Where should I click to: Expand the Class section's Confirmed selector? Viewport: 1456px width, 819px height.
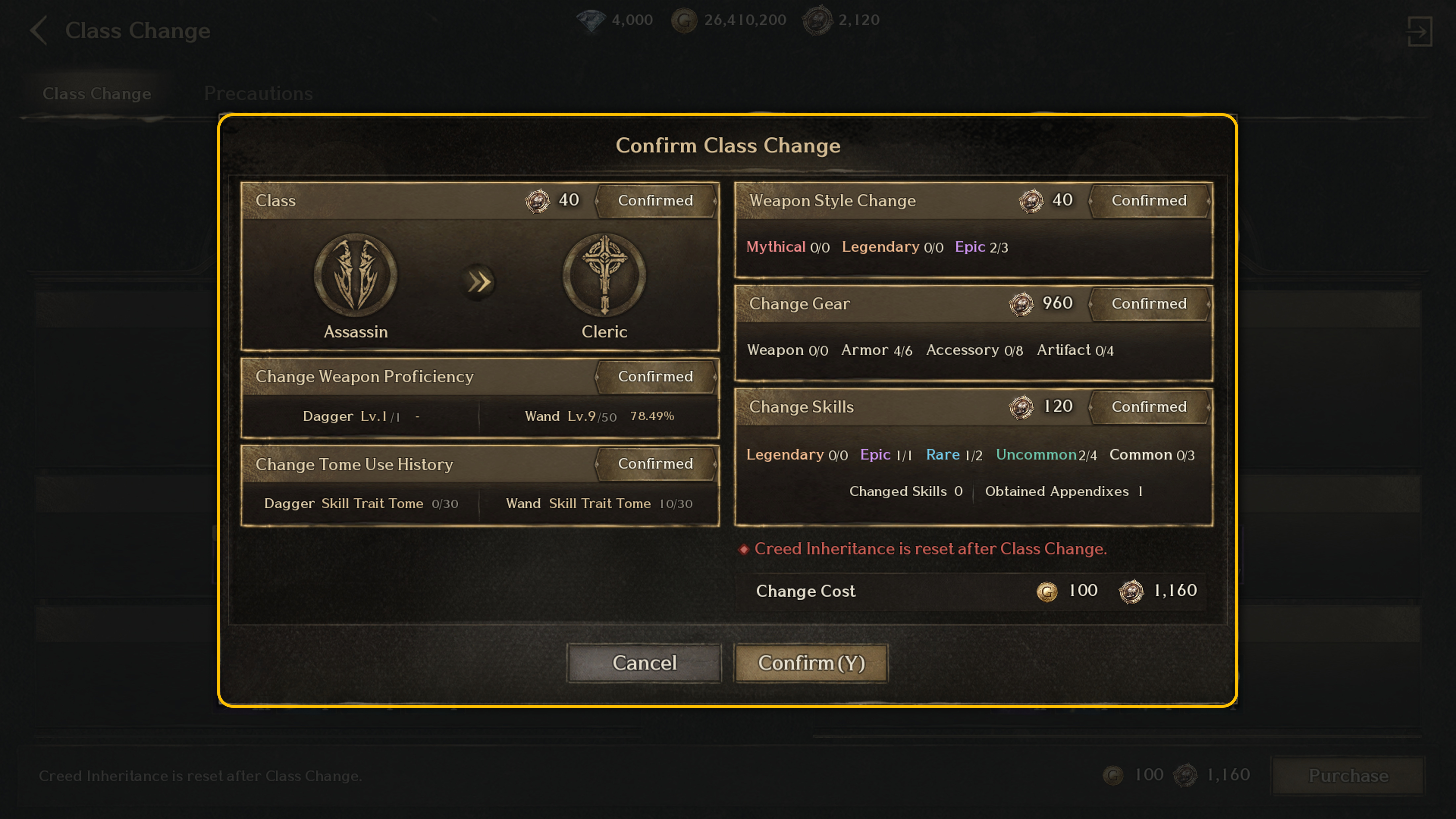pos(656,201)
